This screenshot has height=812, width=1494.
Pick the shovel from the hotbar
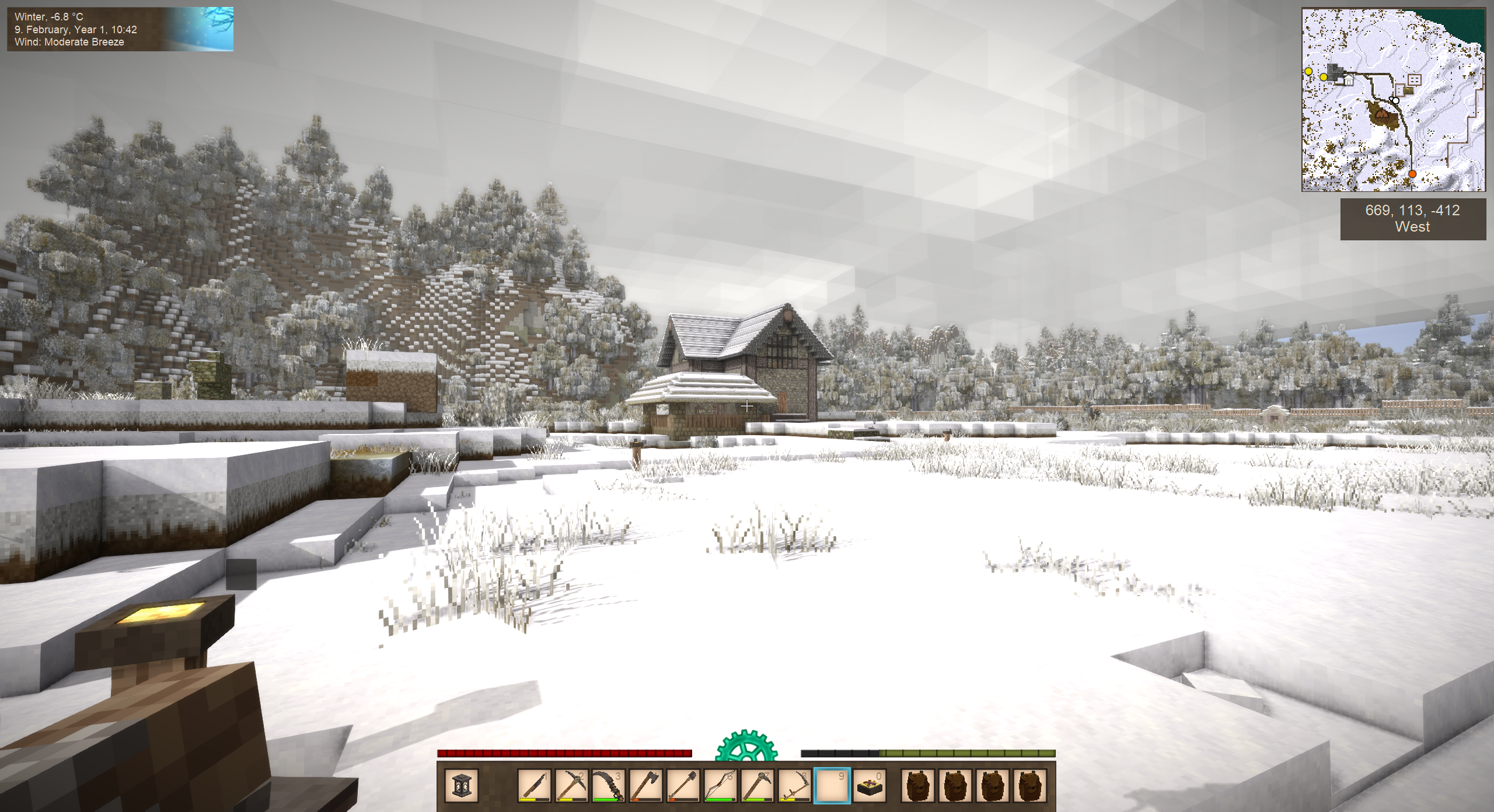(683, 785)
